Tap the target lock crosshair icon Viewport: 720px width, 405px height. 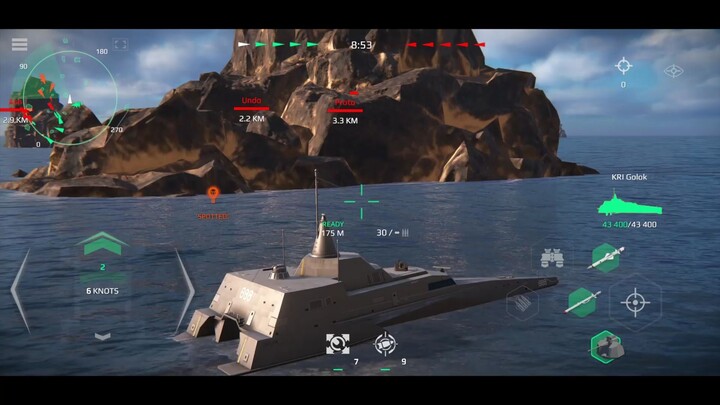tap(623, 66)
